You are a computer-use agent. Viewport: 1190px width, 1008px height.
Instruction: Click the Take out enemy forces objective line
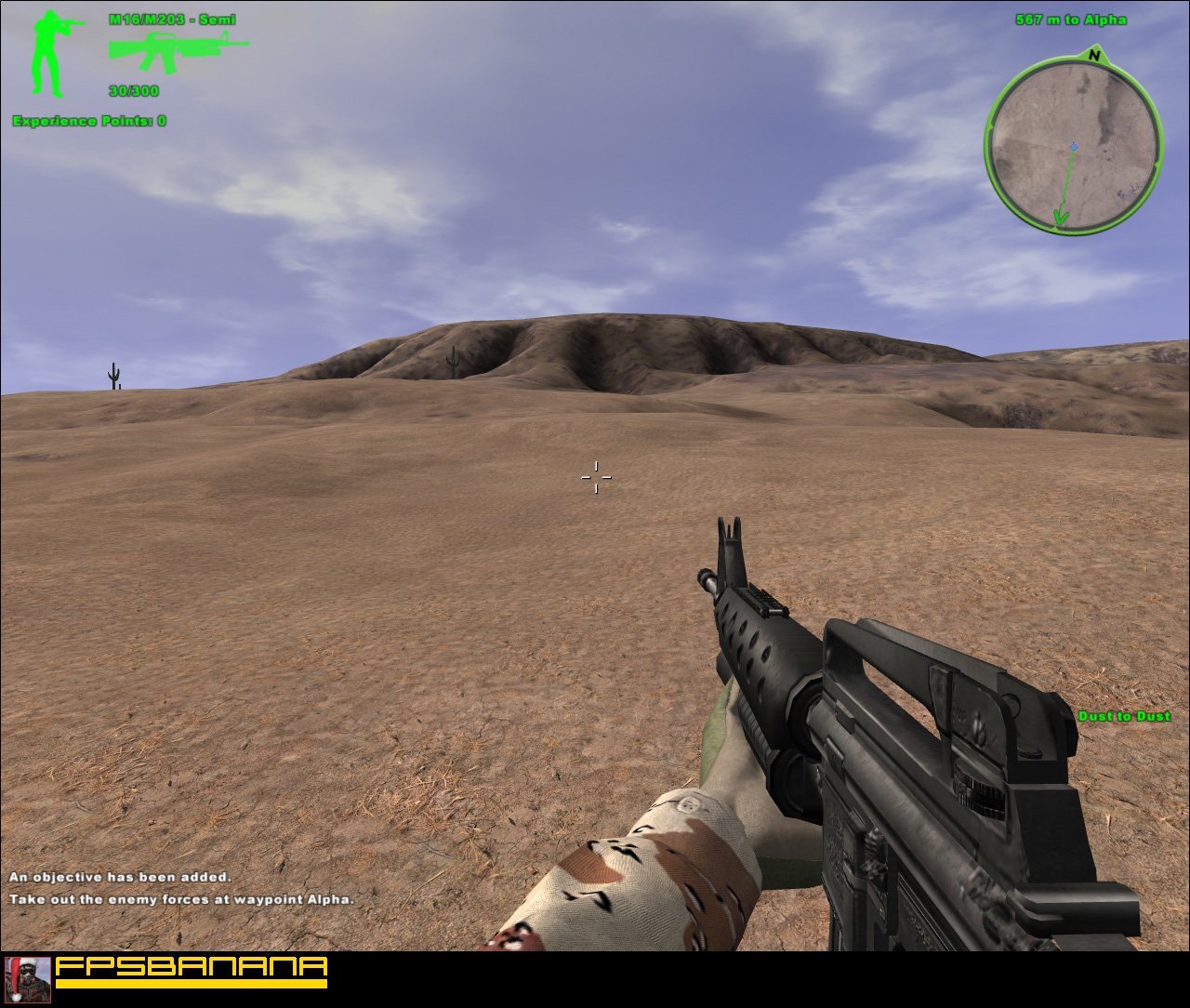[x=182, y=899]
